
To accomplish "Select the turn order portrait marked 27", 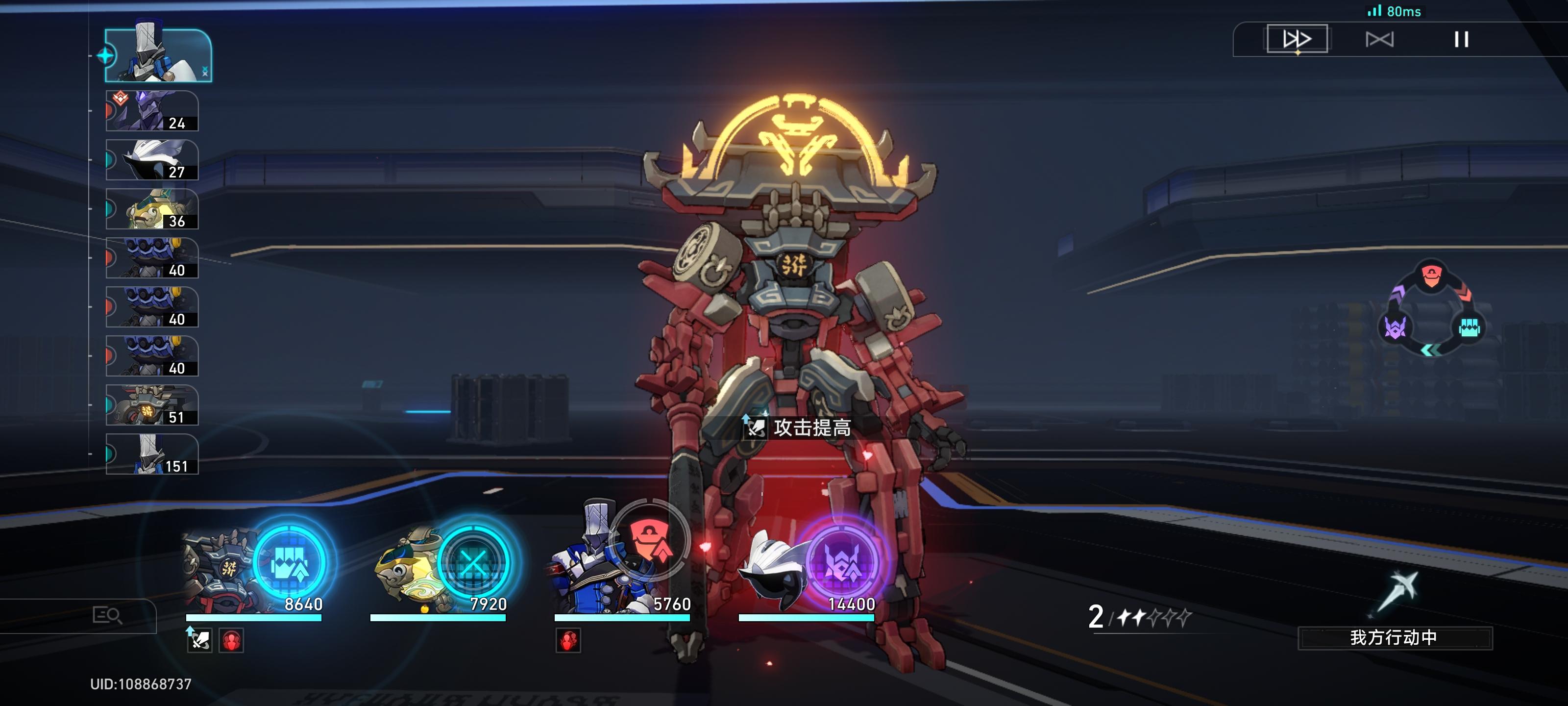I will [x=152, y=160].
